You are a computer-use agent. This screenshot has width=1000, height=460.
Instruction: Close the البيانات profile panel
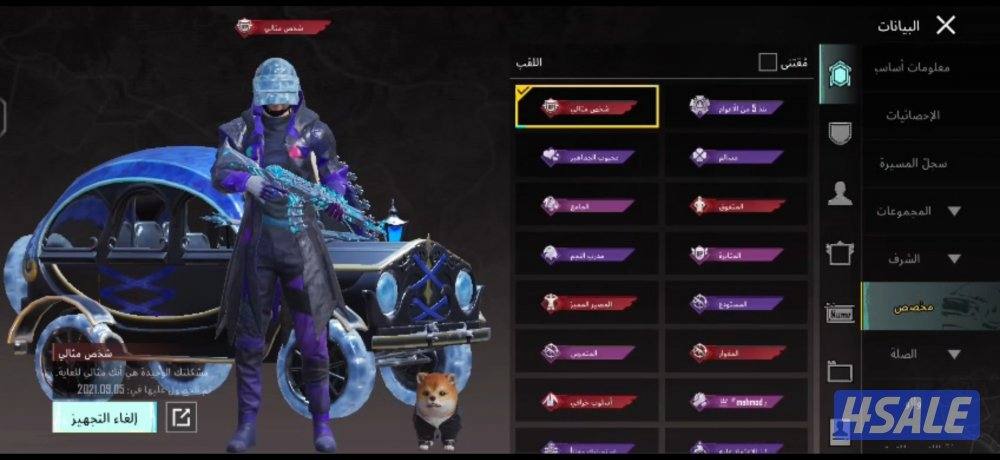(945, 25)
